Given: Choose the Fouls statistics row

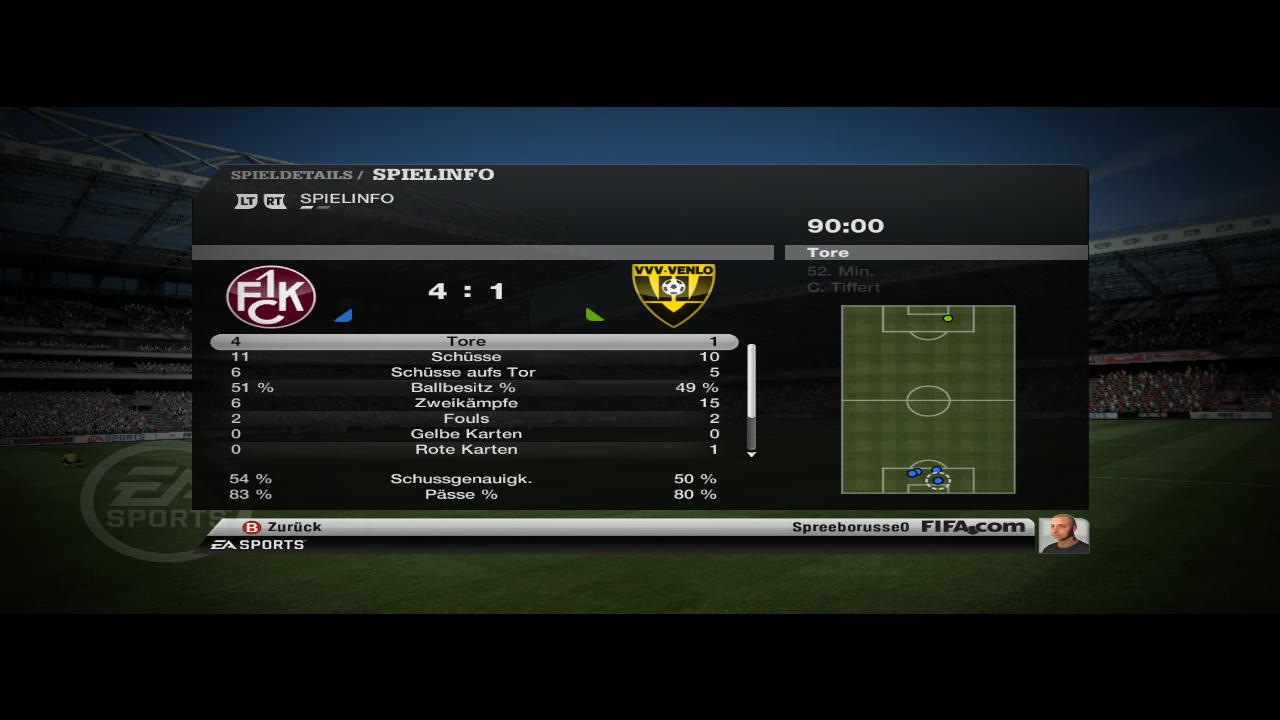Looking at the screenshot, I should pyautogui.click(x=466, y=418).
